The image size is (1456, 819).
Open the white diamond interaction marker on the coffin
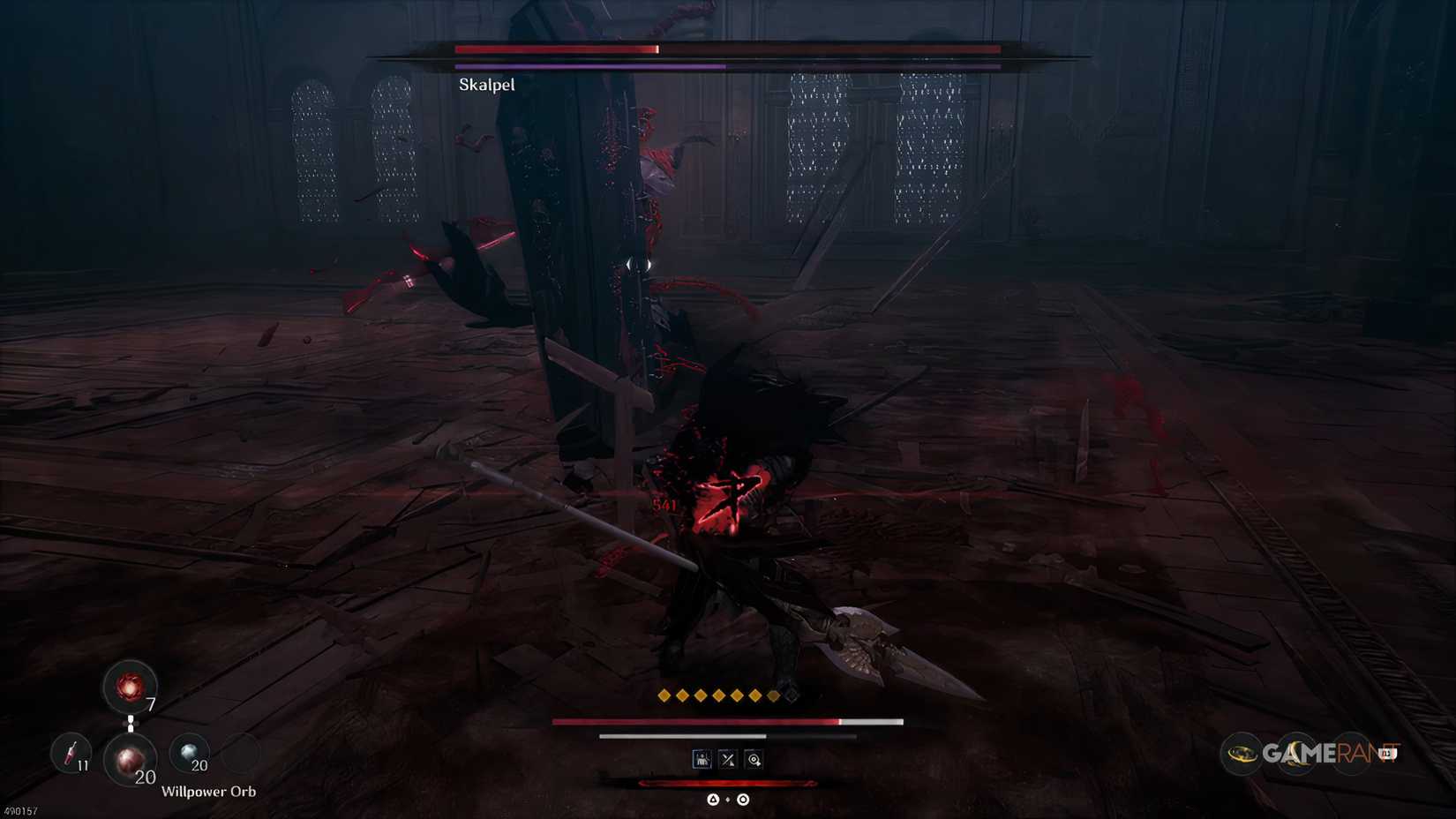pos(639,262)
